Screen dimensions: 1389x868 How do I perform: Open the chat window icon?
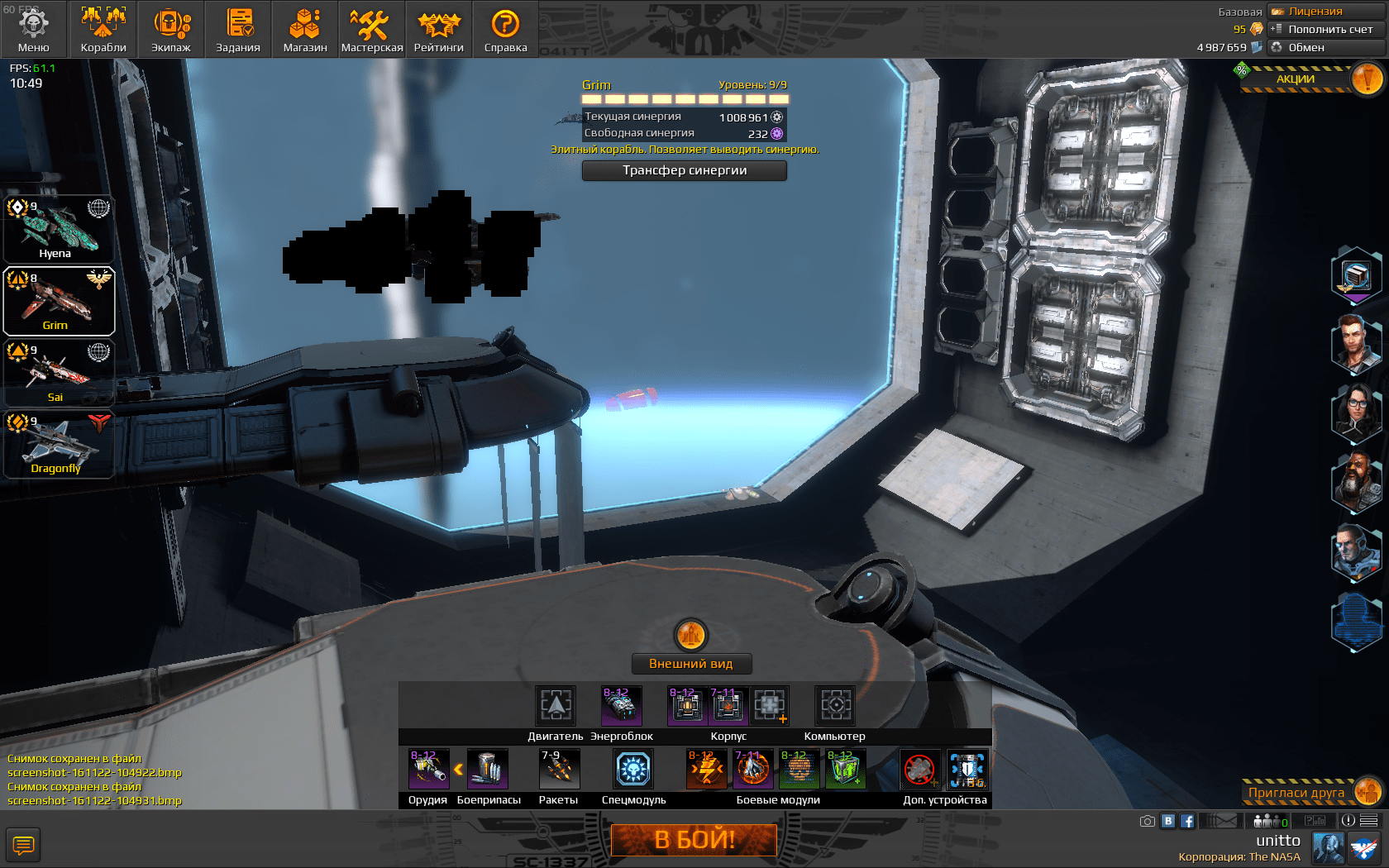pyautogui.click(x=23, y=845)
